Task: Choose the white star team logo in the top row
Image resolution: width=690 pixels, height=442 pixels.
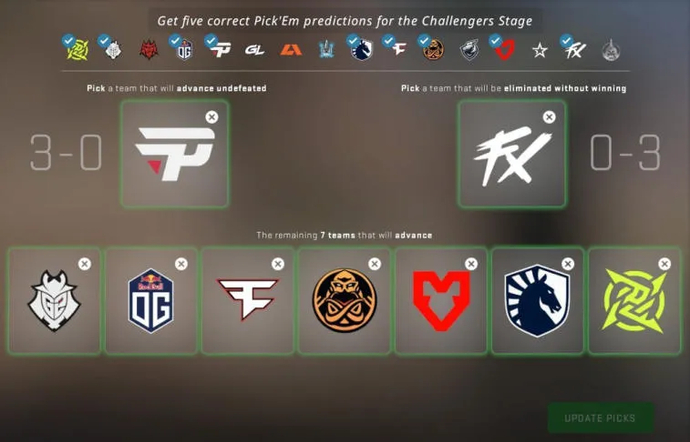Action: pos(540,49)
